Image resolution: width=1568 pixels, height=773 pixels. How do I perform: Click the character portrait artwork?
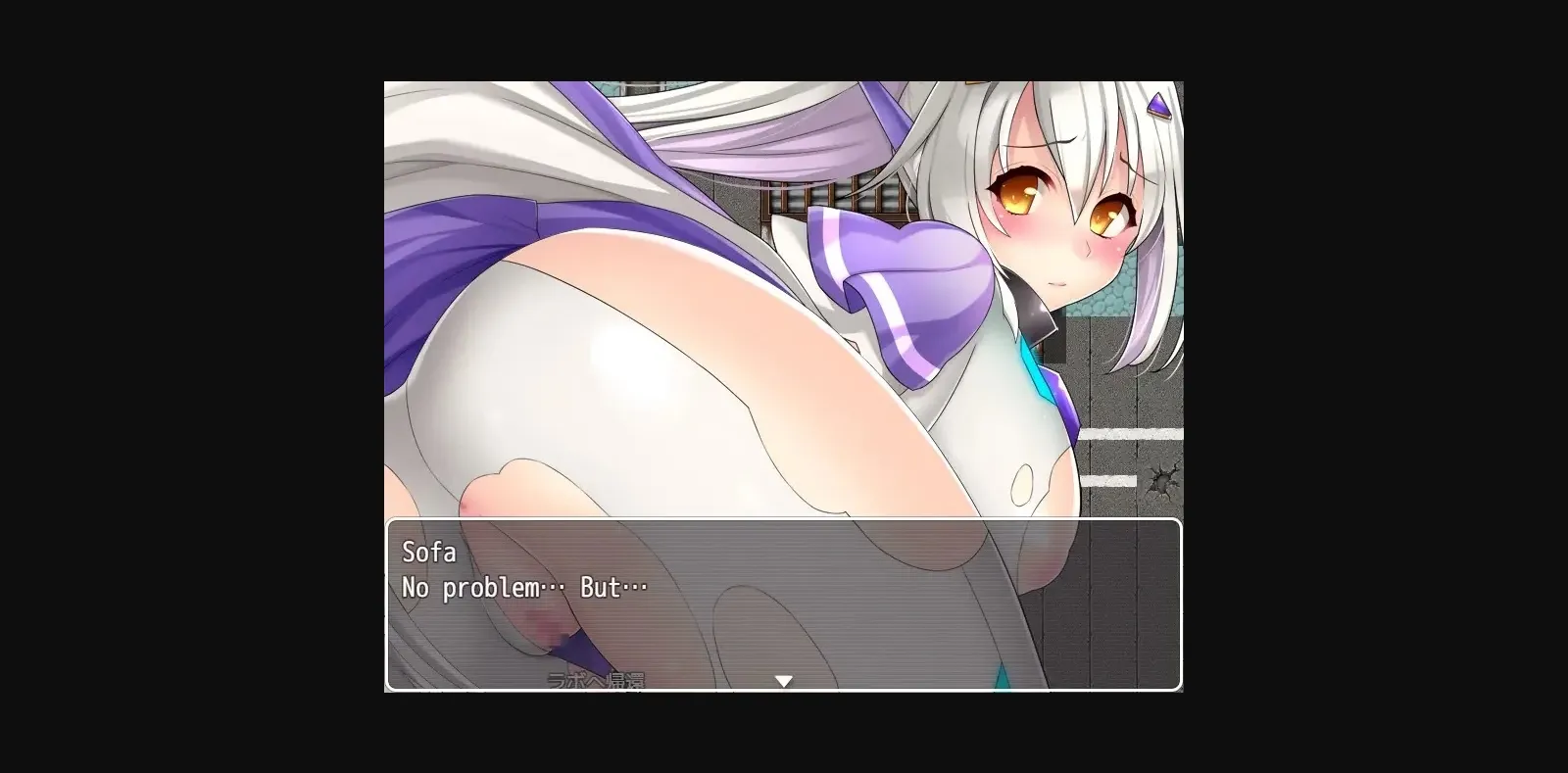click(784, 294)
